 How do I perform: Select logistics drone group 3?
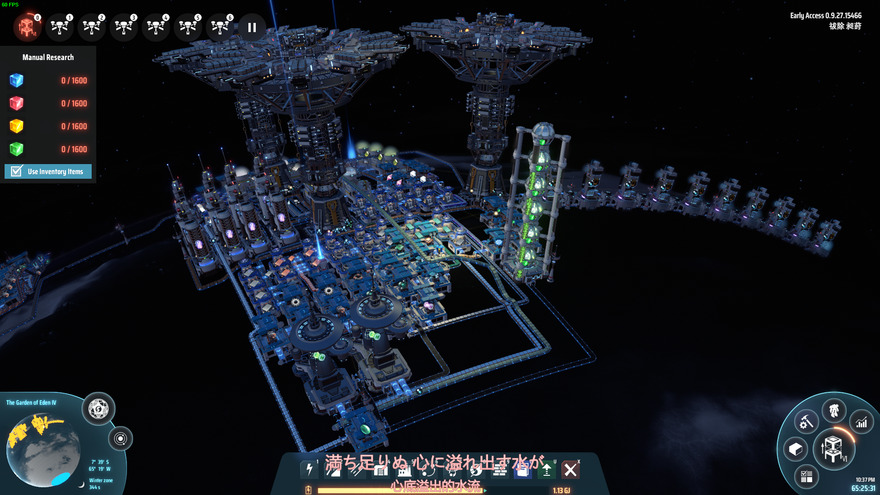tap(124, 25)
